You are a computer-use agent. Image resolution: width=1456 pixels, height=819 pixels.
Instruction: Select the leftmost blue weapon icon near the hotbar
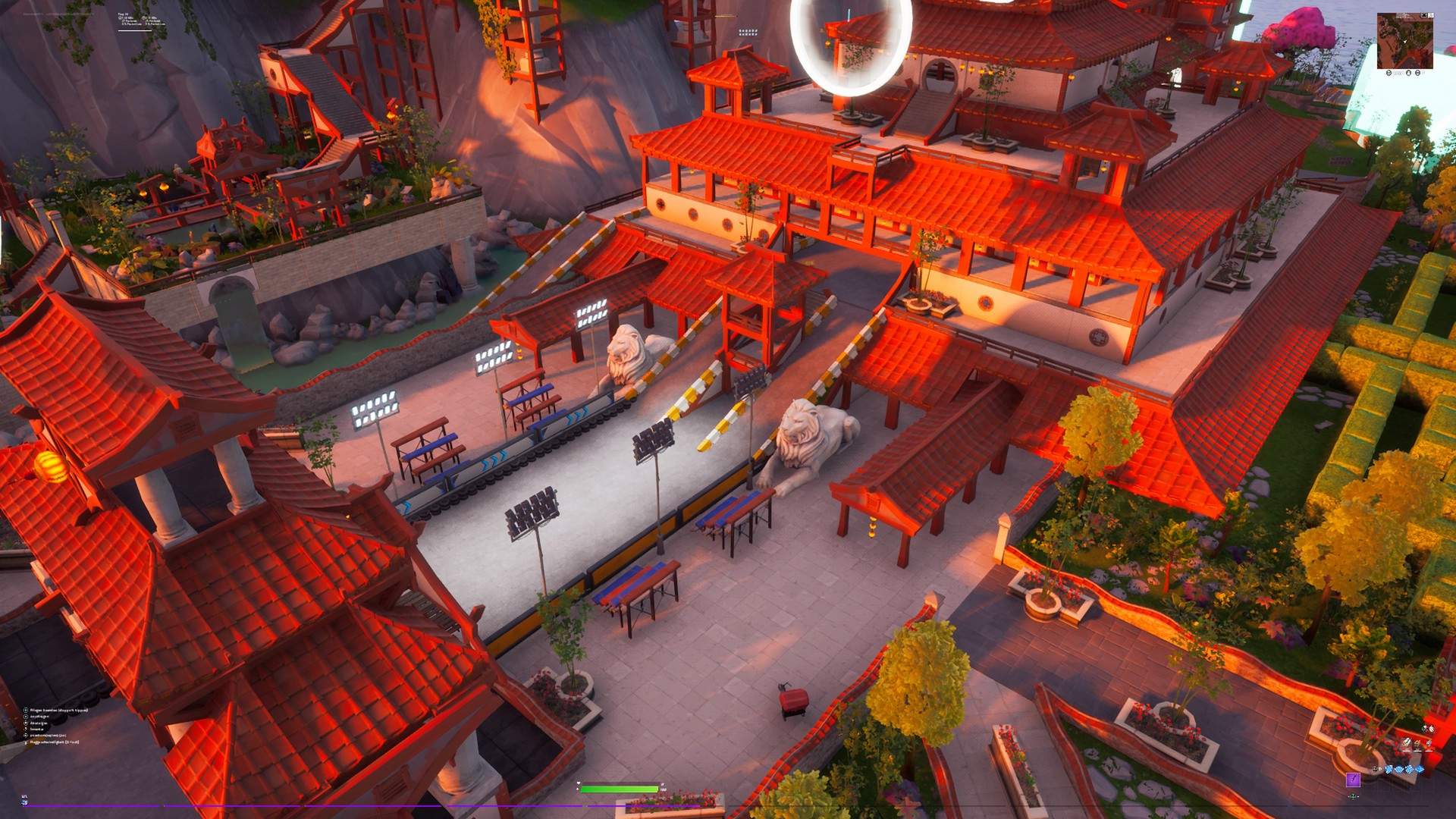(x=1389, y=770)
